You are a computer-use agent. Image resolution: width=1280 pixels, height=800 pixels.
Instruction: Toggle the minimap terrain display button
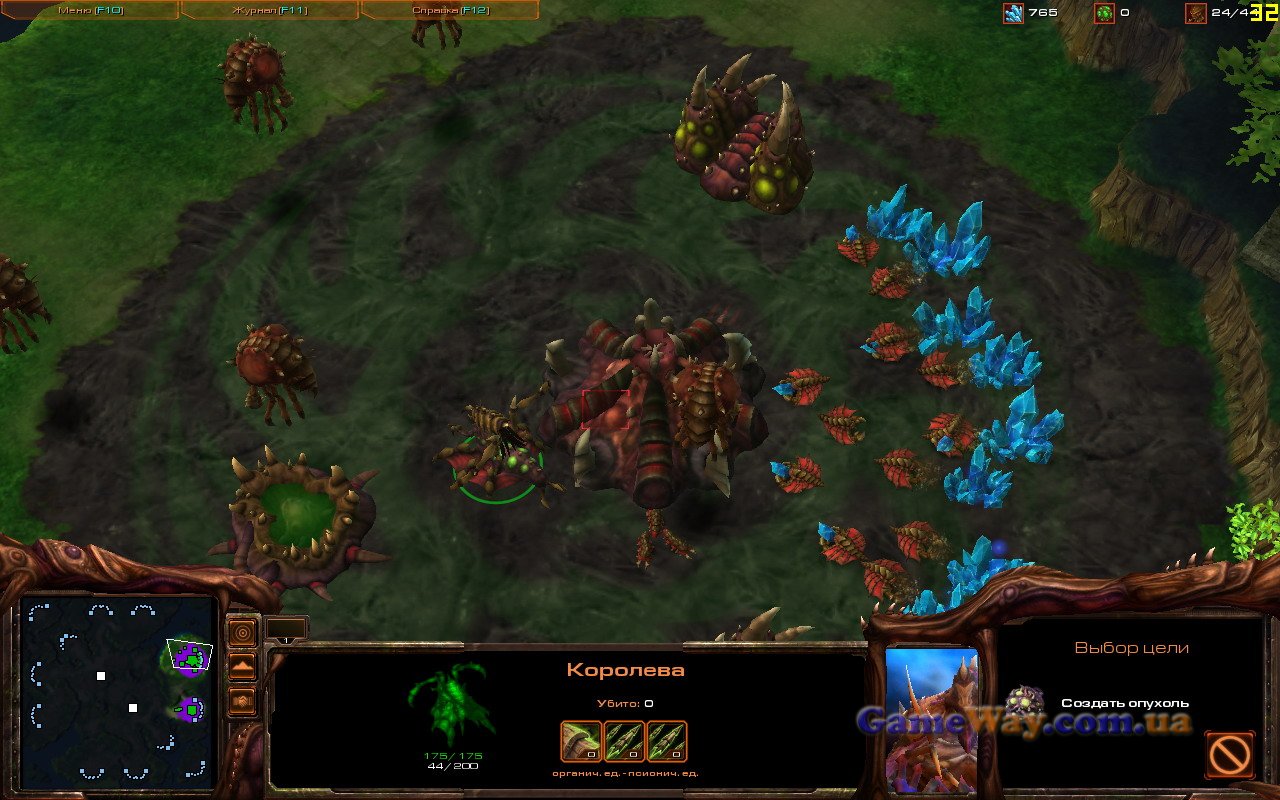click(x=242, y=667)
